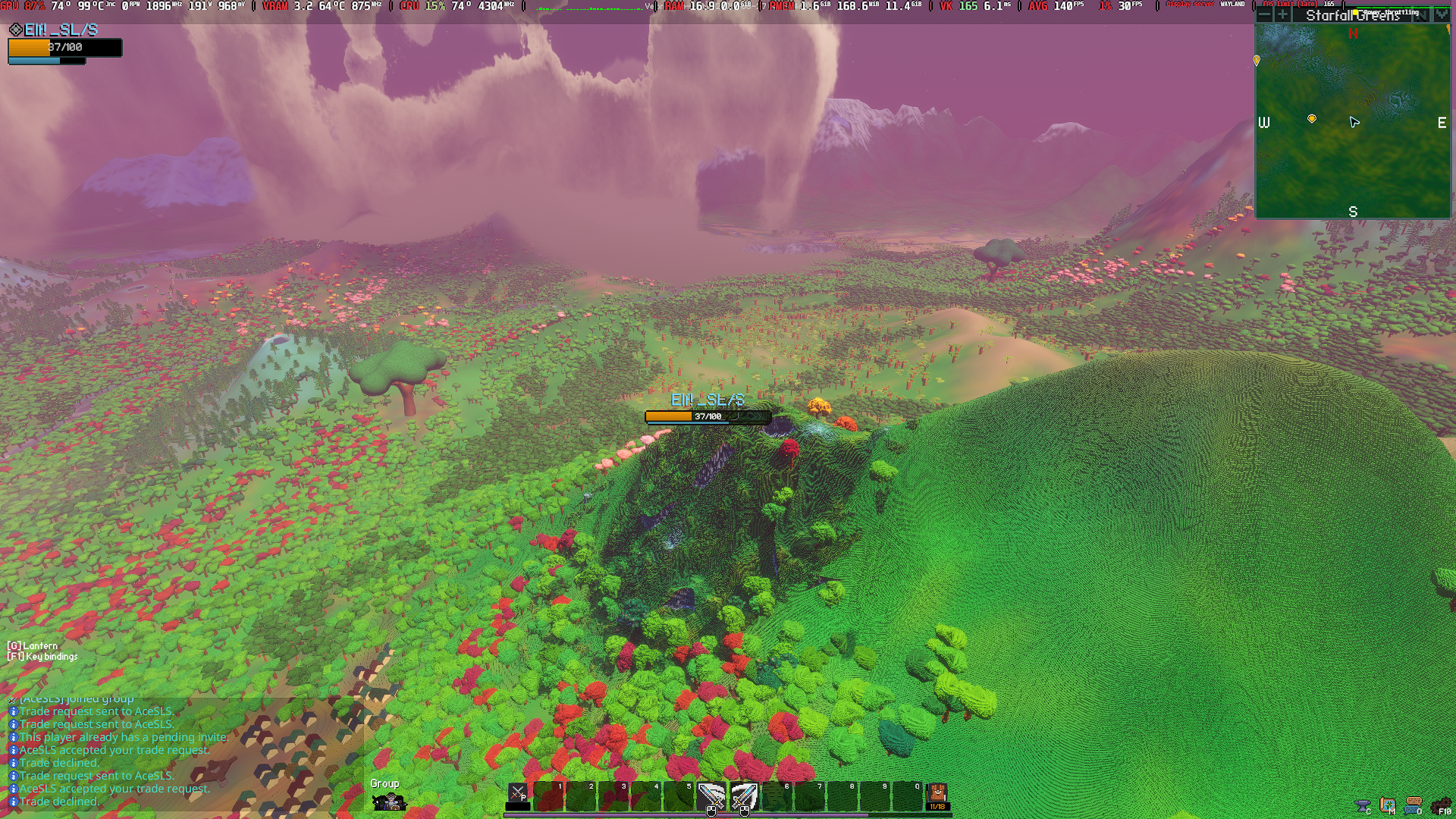Select the primary sword slash ability
The width and height of the screenshot is (1456, 819).
point(711,796)
